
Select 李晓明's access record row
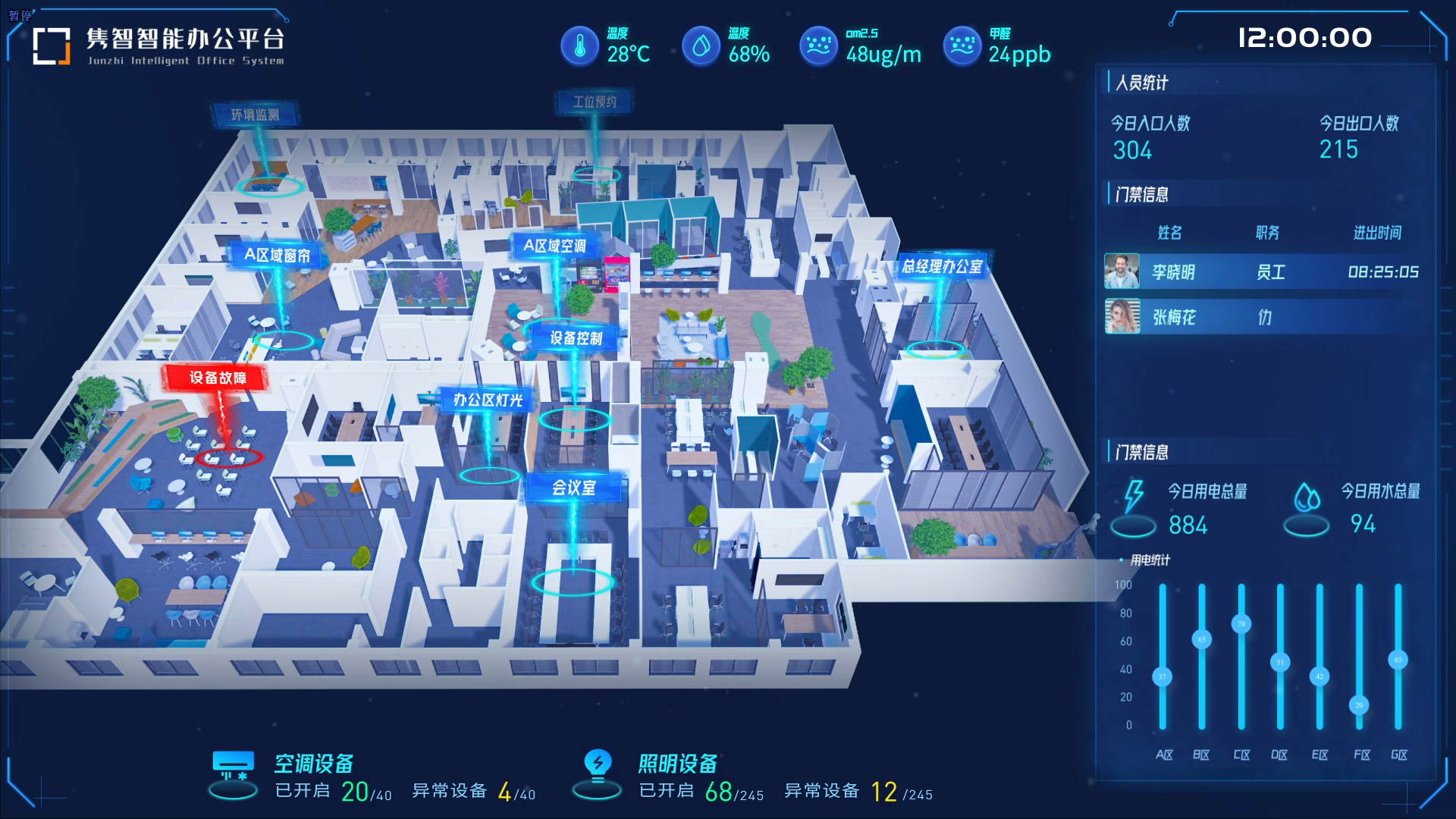coord(1263,271)
